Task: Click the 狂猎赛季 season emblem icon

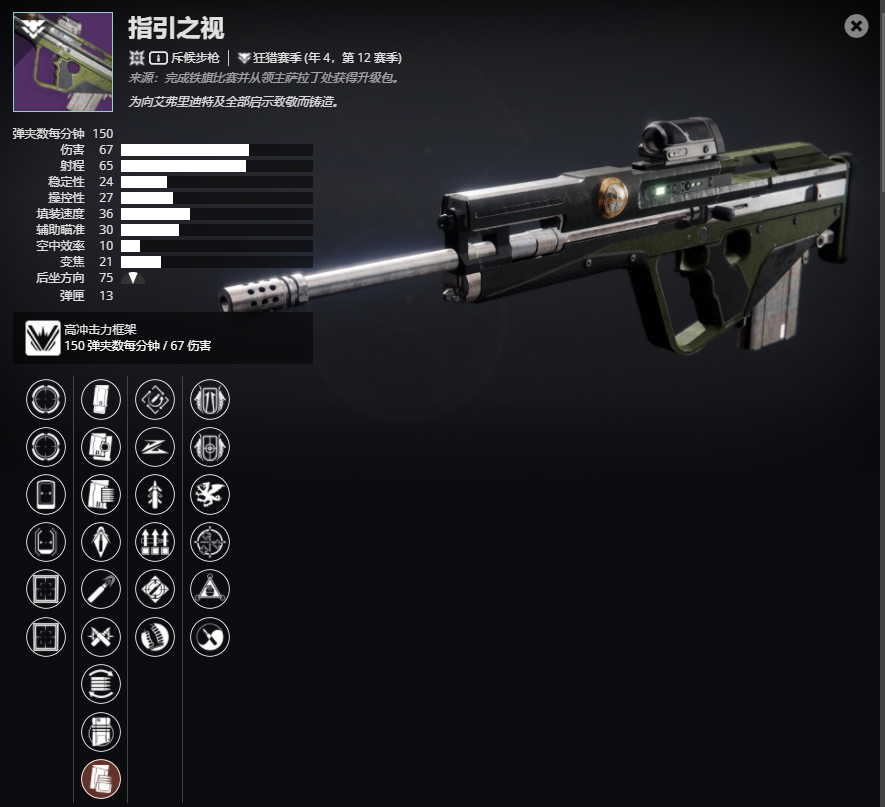Action: (244, 58)
